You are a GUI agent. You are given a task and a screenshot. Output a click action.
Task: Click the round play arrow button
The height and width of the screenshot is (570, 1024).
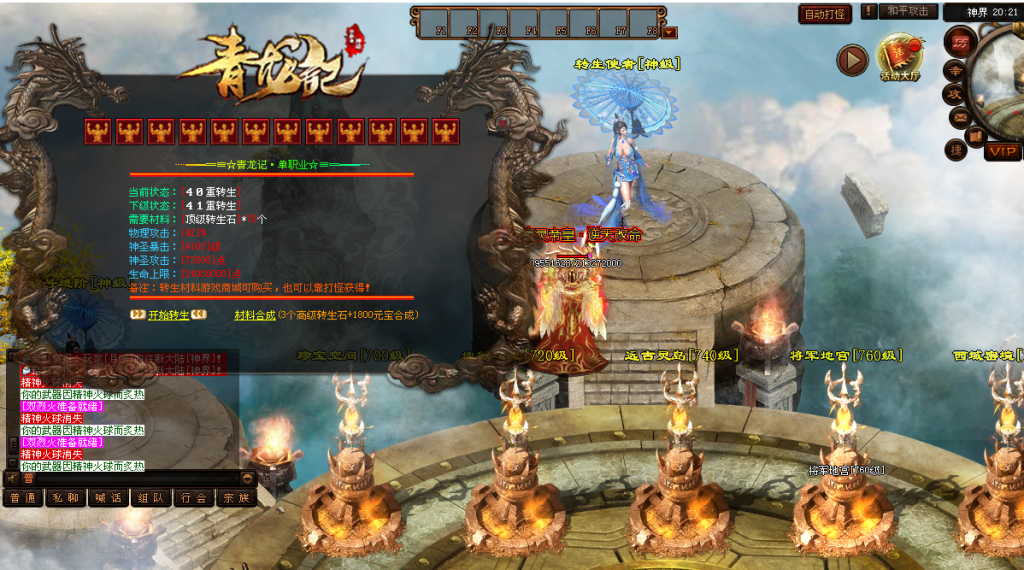tap(852, 60)
